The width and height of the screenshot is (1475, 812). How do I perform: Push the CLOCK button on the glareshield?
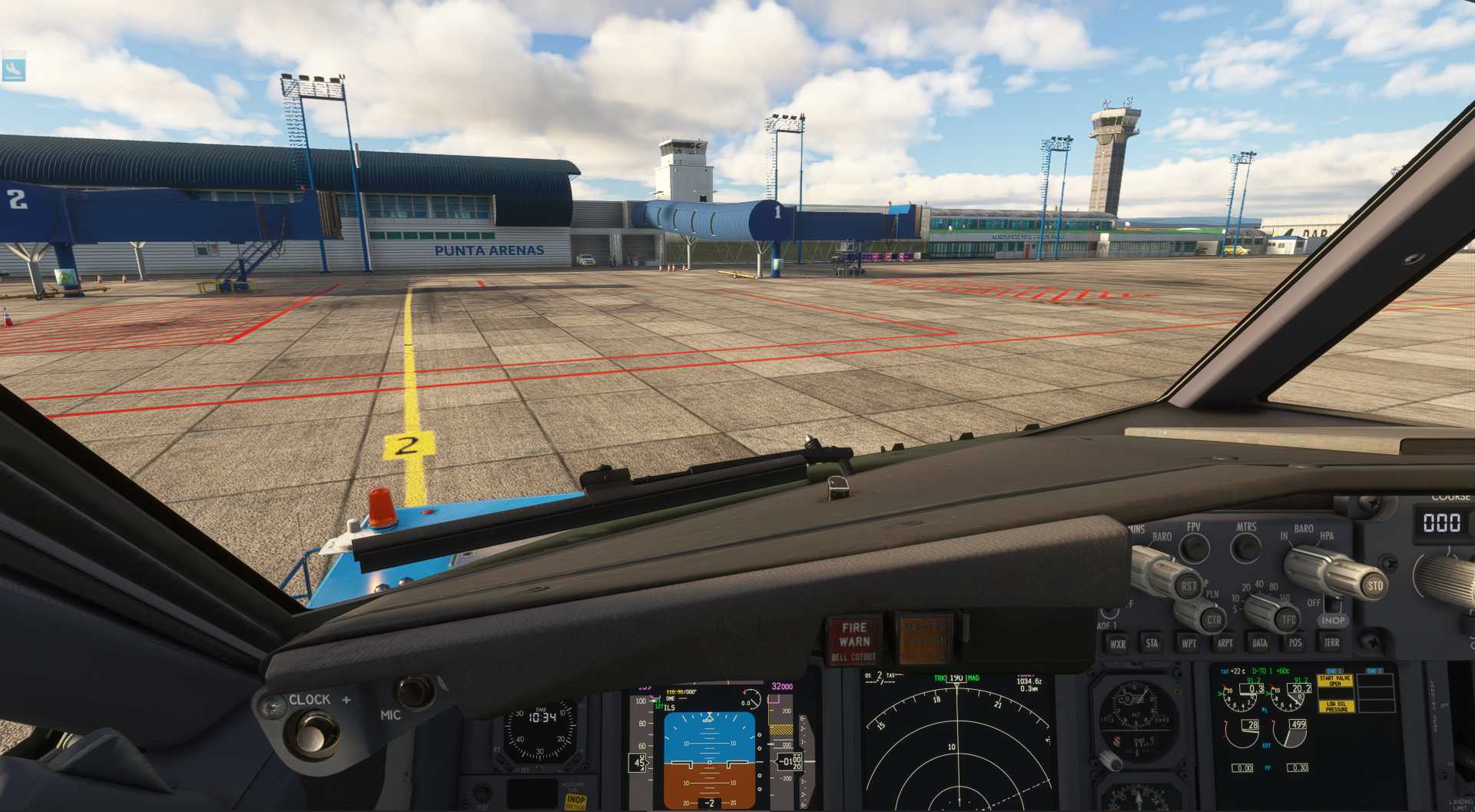313,731
